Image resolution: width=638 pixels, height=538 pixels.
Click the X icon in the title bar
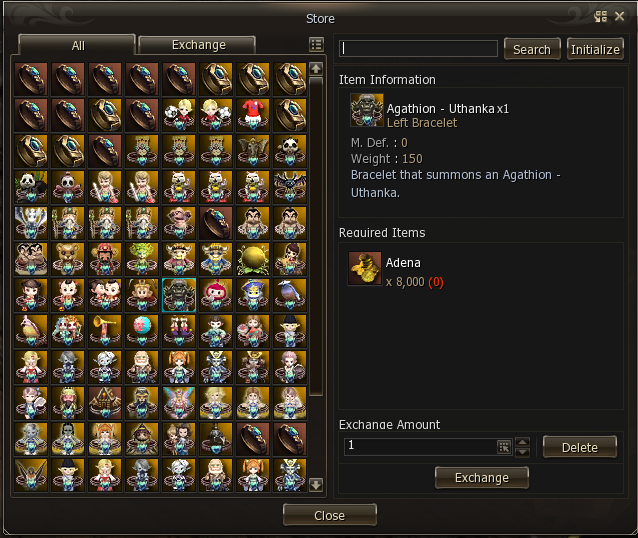619,16
